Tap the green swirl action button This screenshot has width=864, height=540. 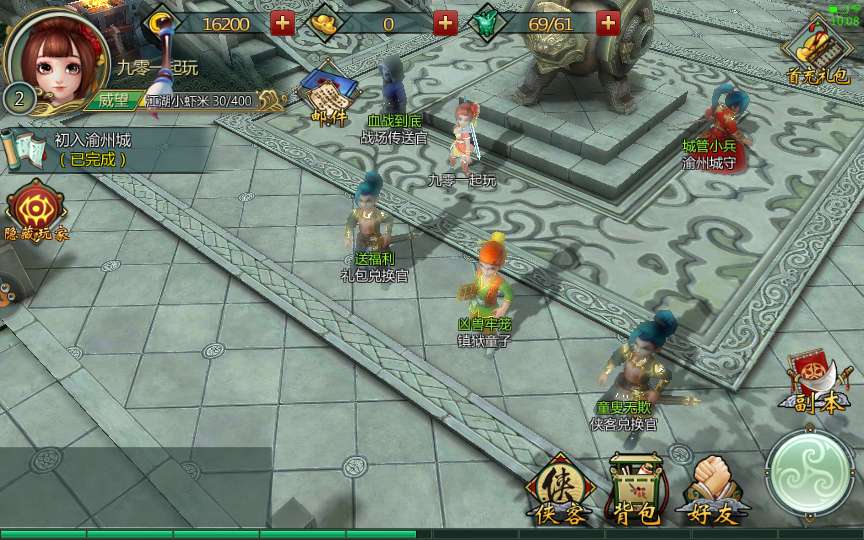[x=810, y=475]
